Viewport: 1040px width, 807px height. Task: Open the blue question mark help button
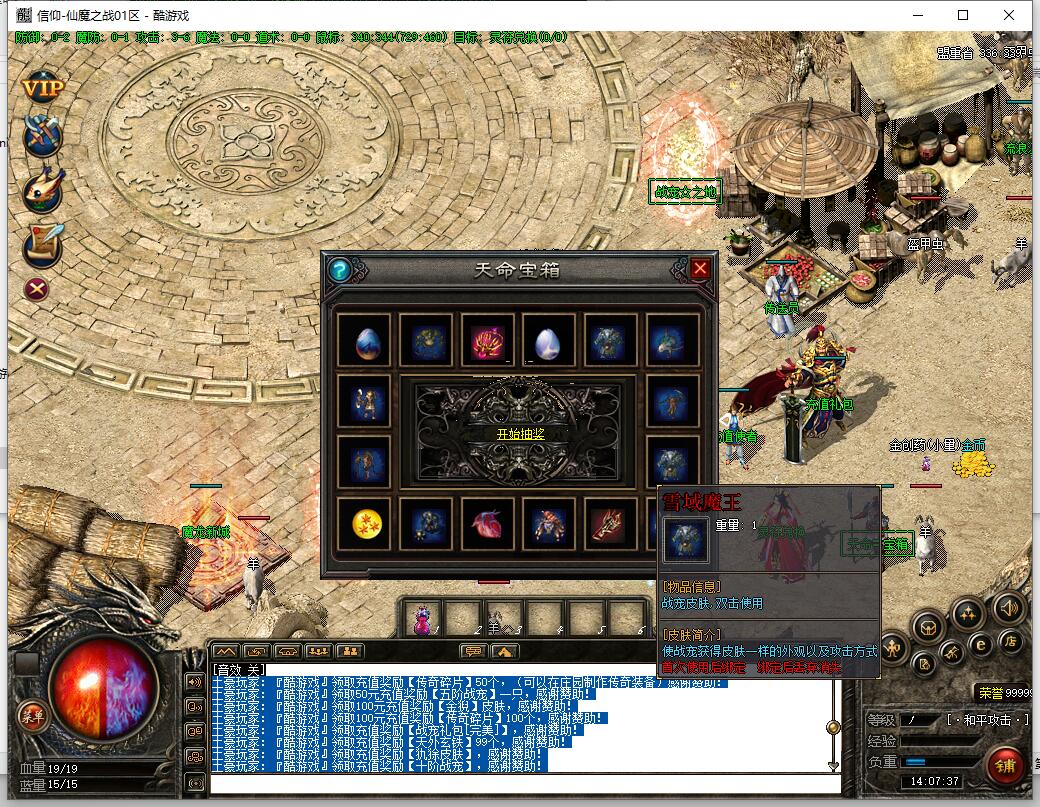click(340, 269)
